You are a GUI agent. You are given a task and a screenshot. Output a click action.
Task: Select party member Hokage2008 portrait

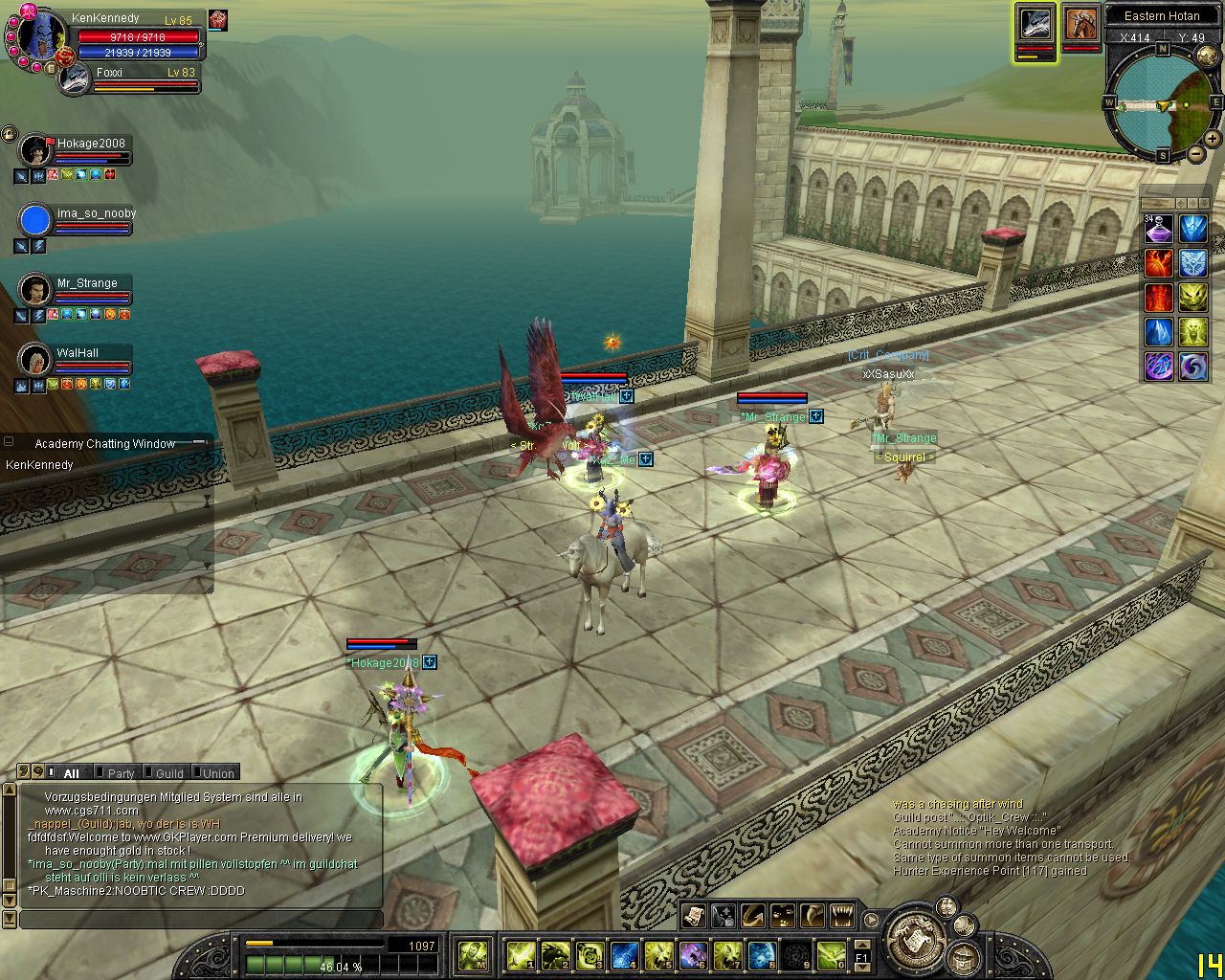point(35,150)
